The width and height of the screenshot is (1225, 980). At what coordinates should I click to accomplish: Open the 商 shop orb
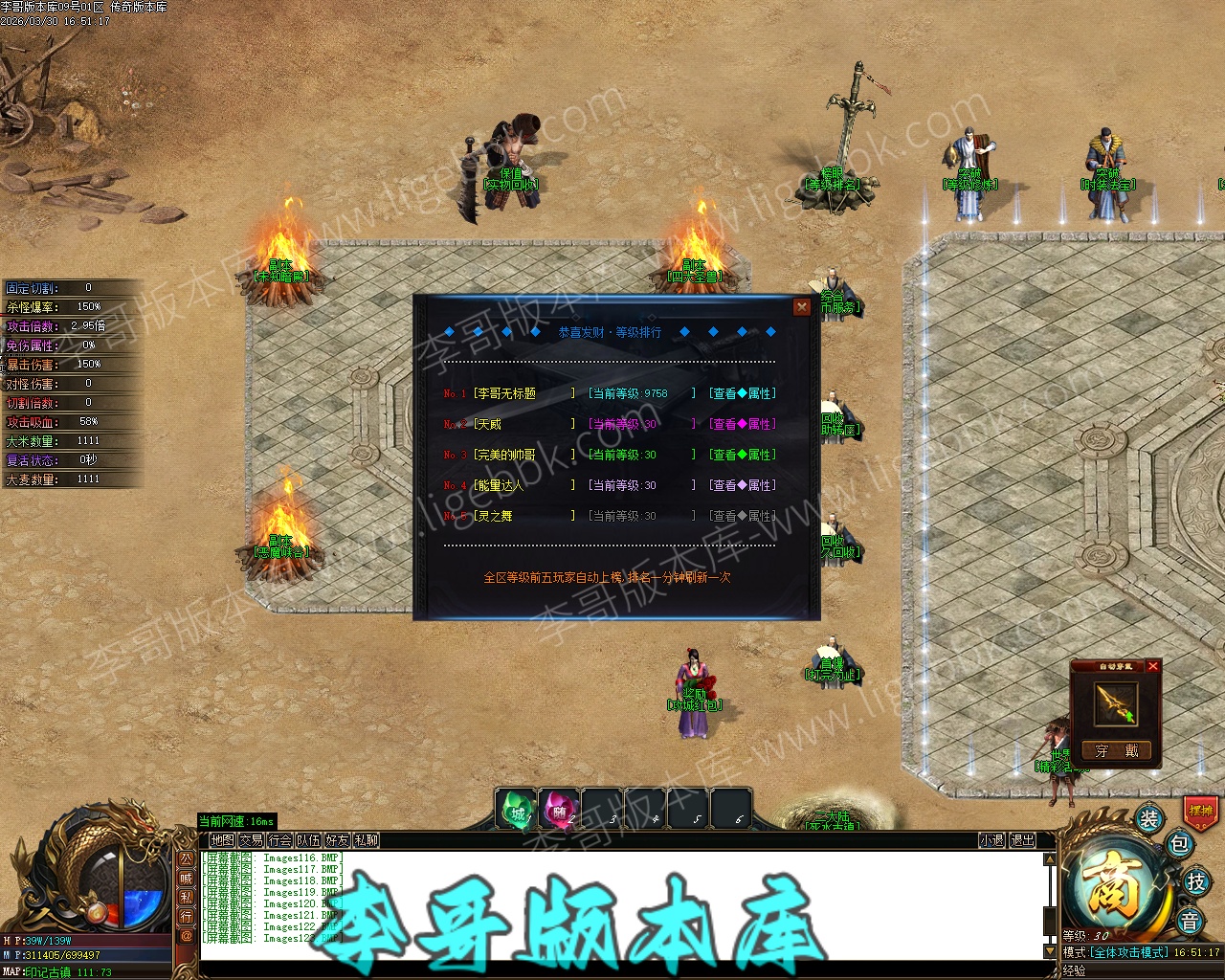(x=1113, y=883)
